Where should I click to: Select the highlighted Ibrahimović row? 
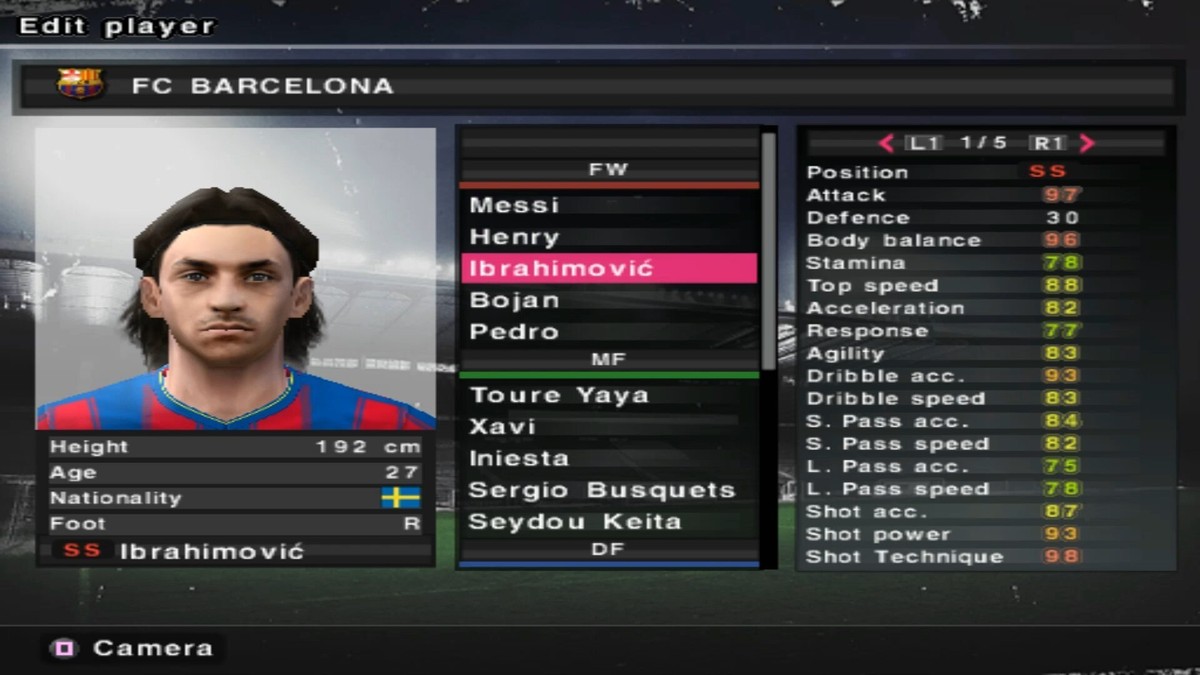(607, 268)
